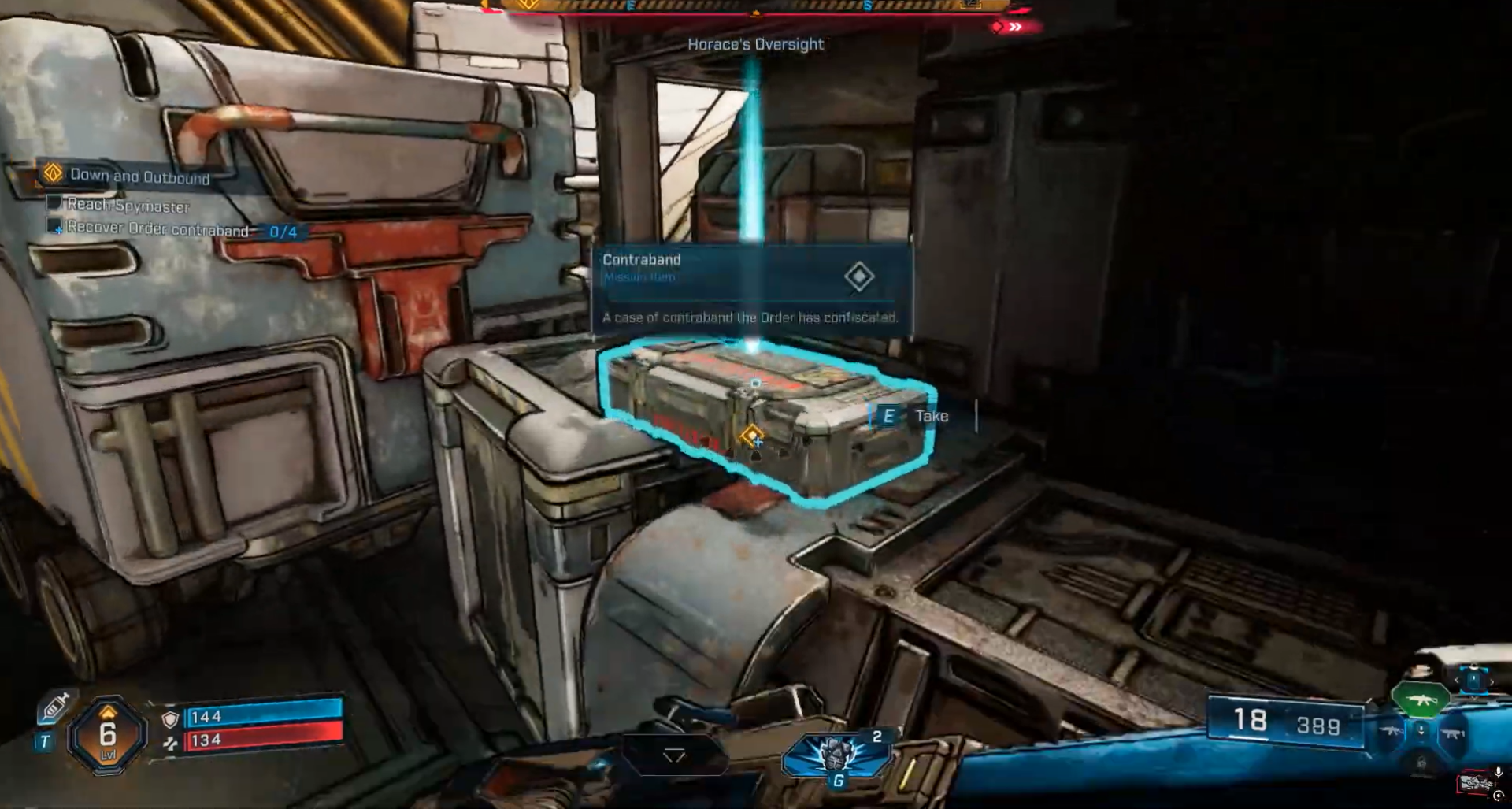Select the Recover Order contraband objective
This screenshot has width=1512, height=809.
coord(157,229)
